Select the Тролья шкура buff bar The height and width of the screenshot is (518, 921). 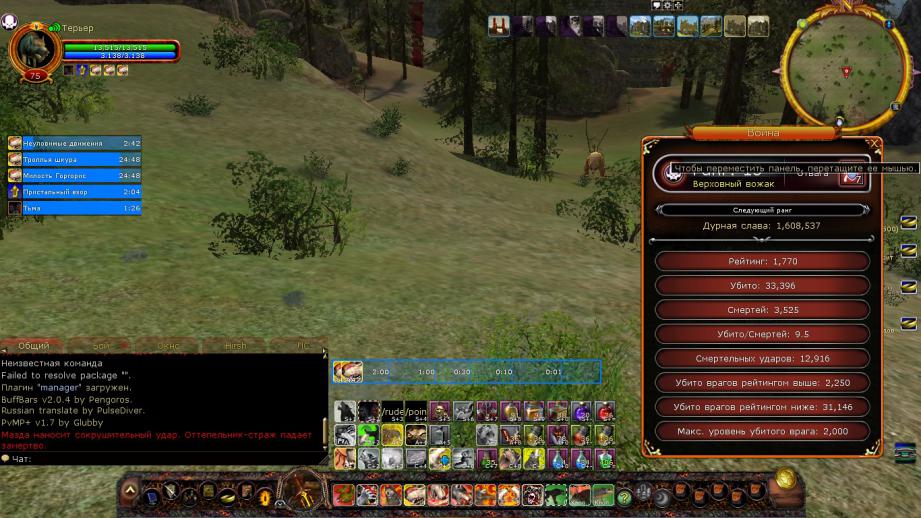[x=74, y=159]
